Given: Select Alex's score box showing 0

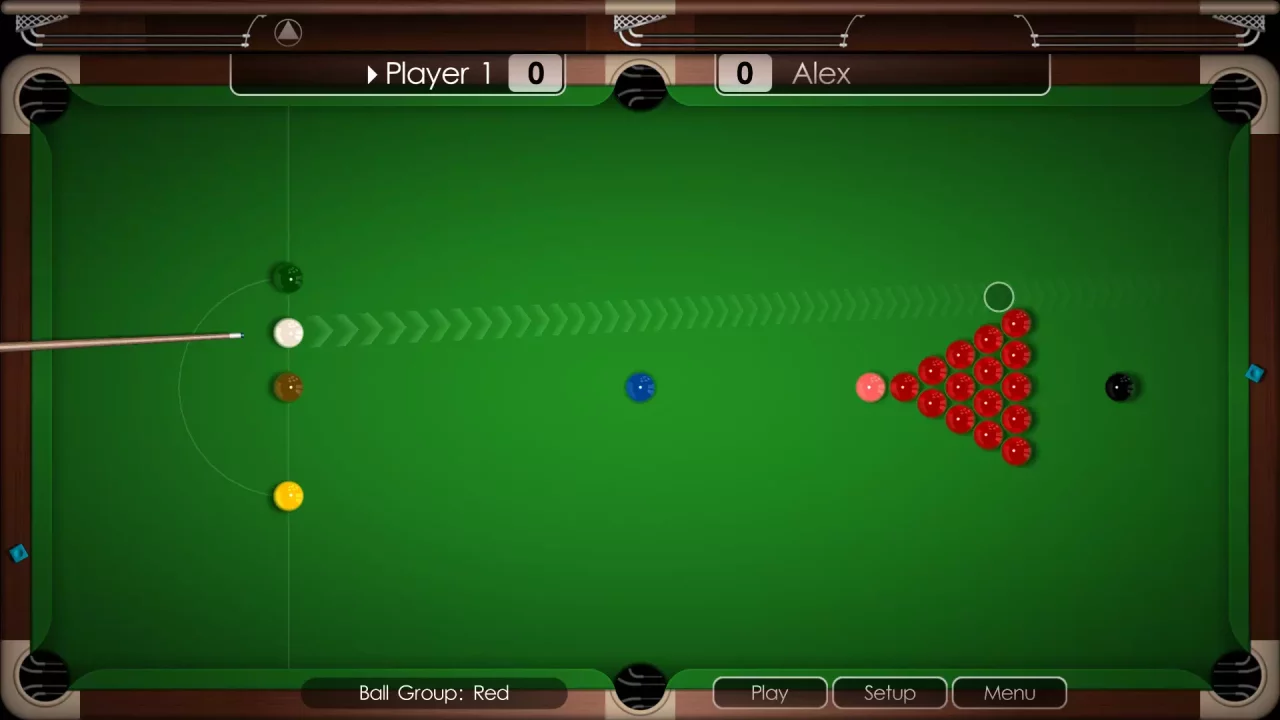Looking at the screenshot, I should (x=744, y=73).
